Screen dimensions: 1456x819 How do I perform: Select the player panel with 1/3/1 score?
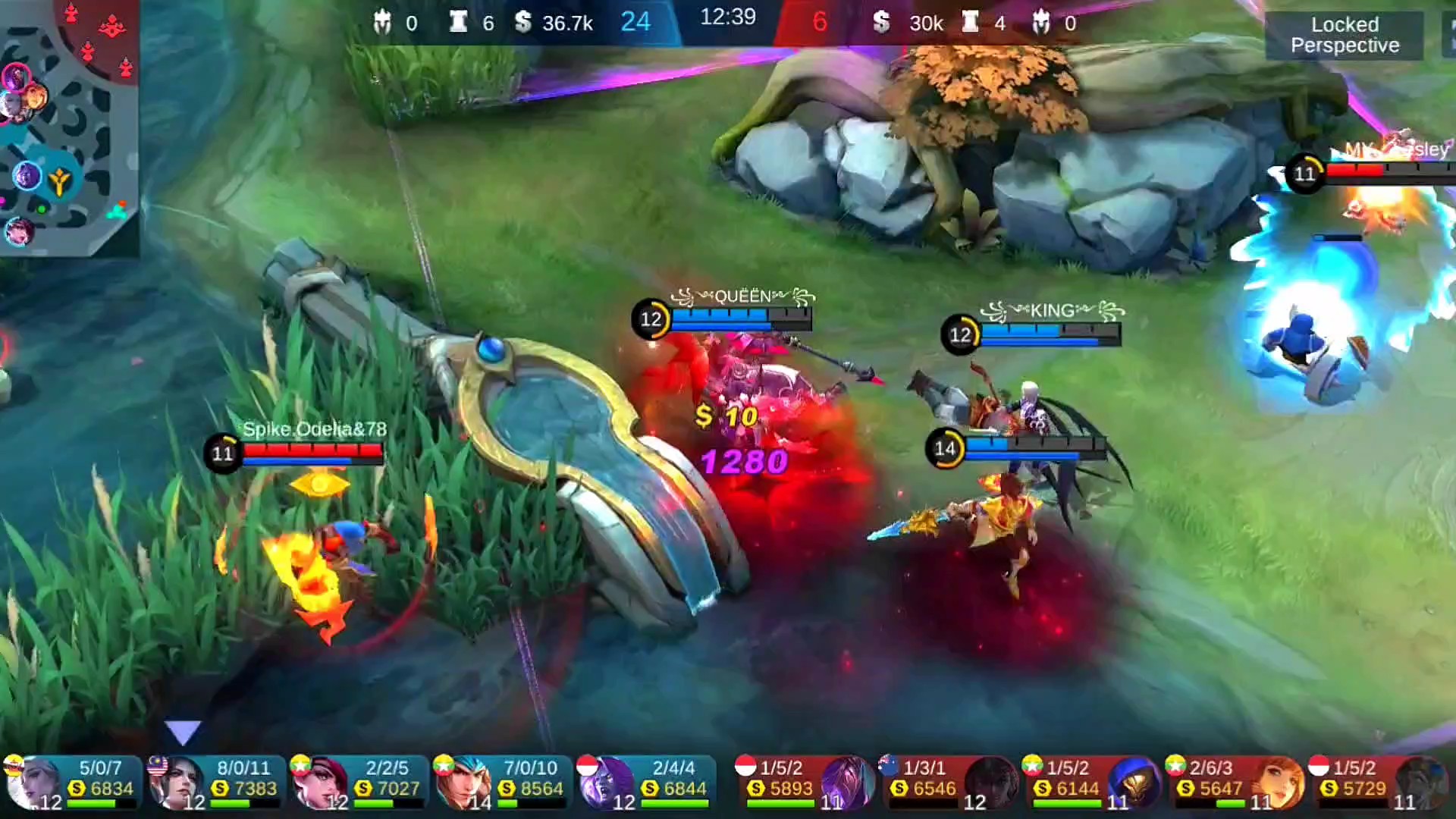pyautogui.click(x=946, y=781)
